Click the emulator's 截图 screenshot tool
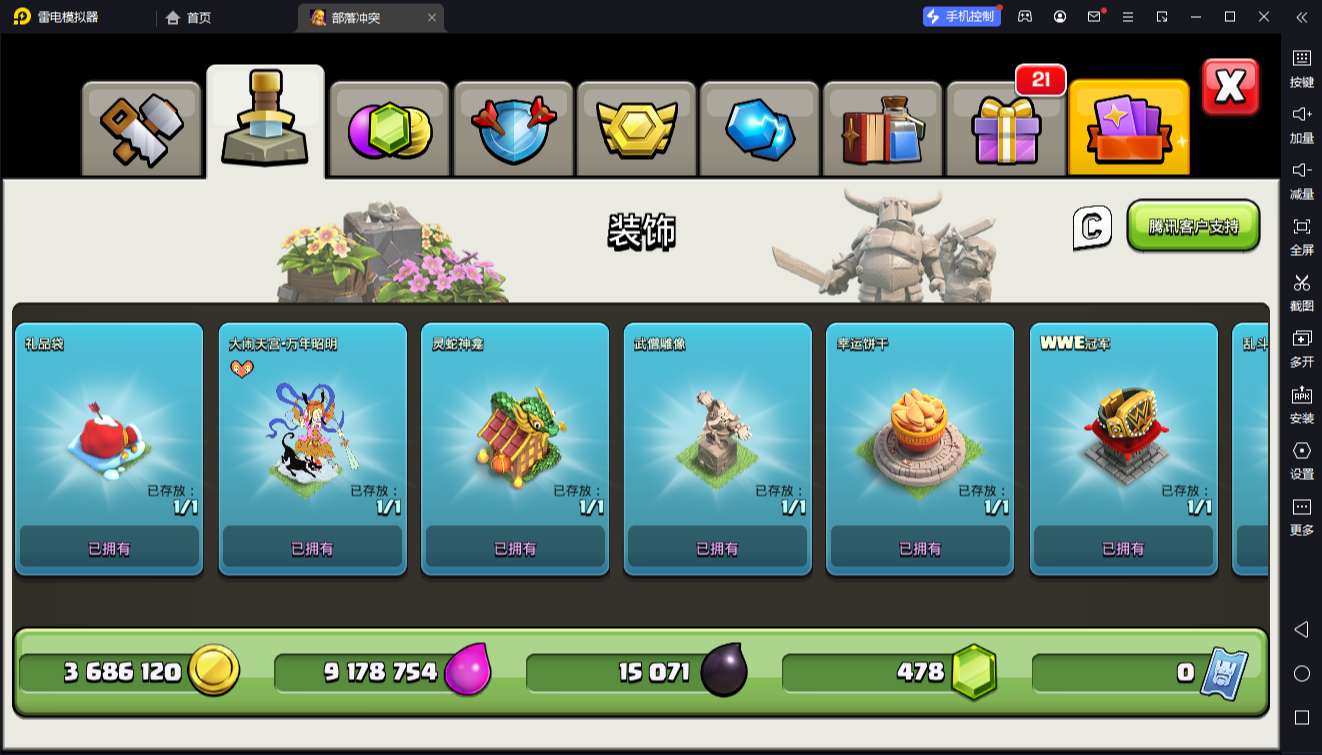Viewport: 1322px width, 755px height. click(x=1301, y=291)
